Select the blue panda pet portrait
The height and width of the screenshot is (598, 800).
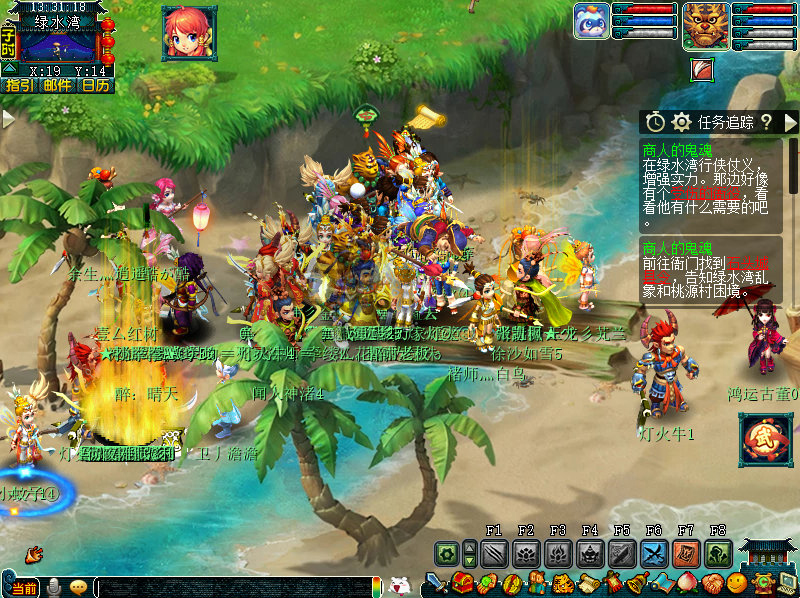click(592, 22)
